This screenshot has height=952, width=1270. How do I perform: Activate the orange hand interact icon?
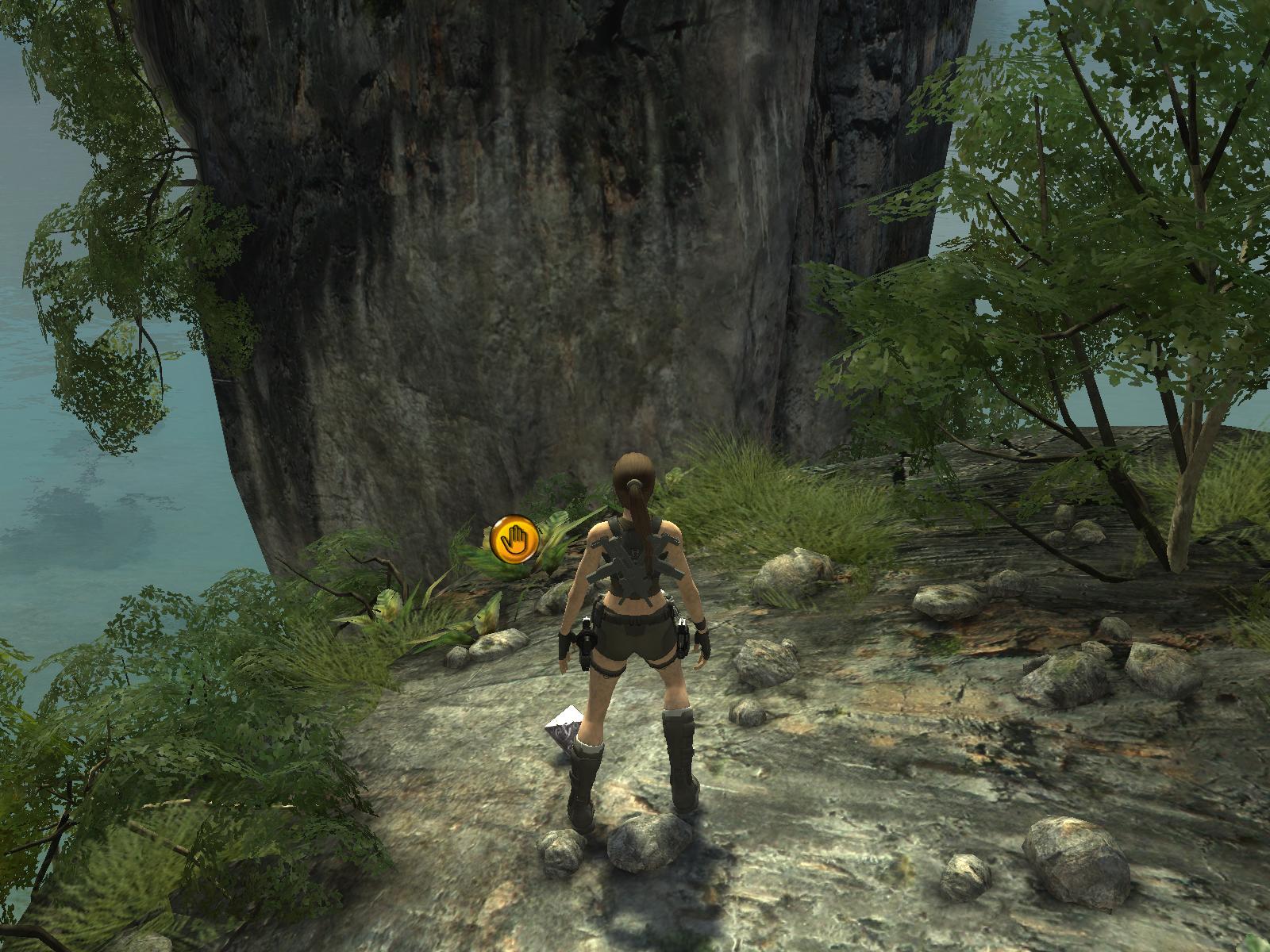click(514, 539)
